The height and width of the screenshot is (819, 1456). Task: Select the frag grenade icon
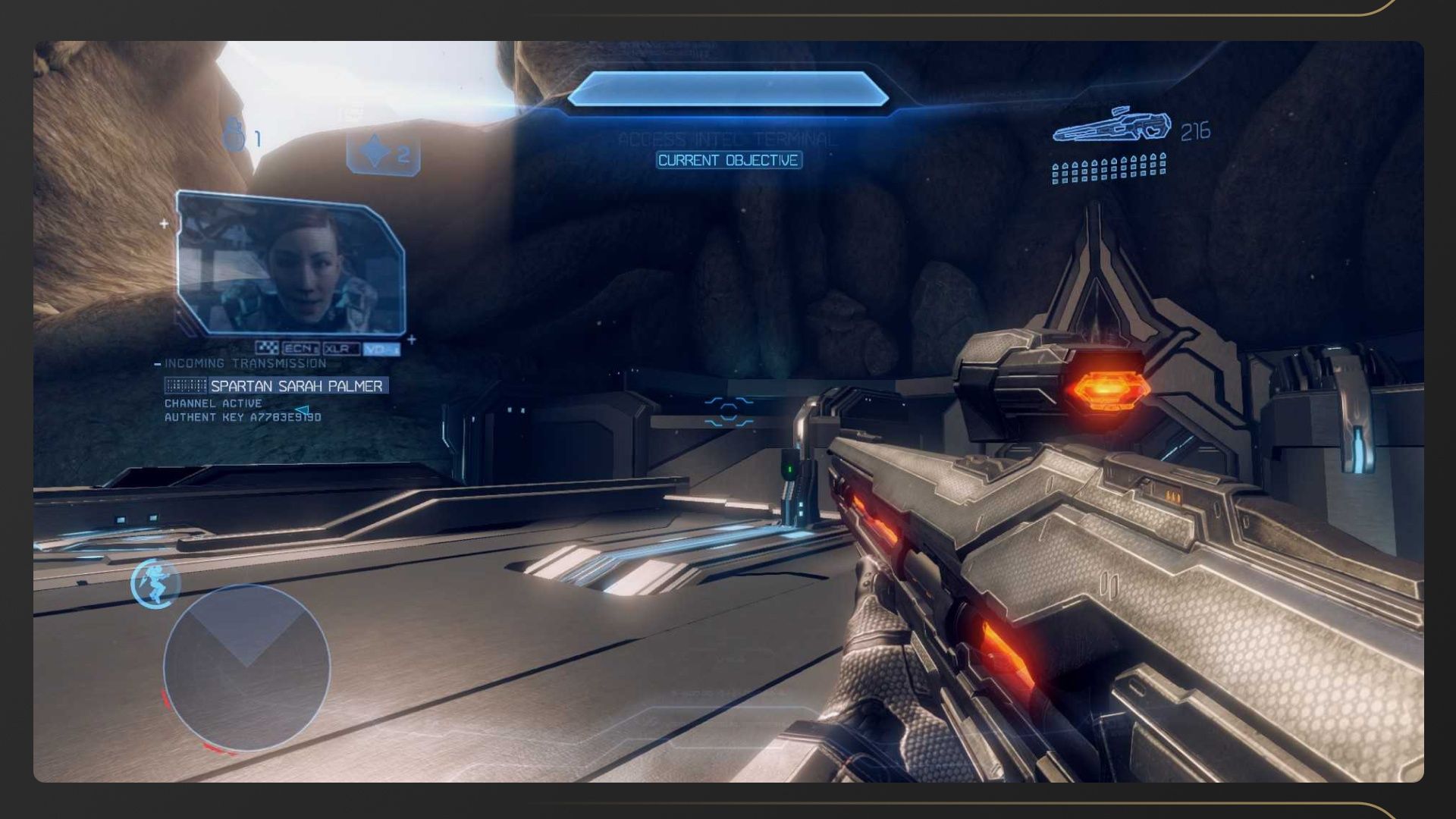234,135
